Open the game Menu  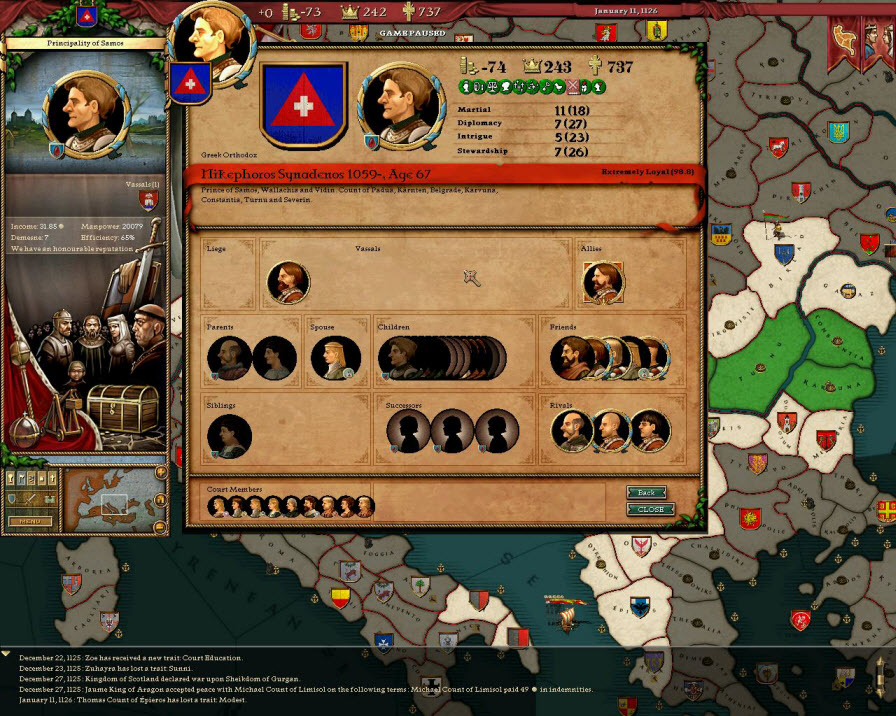pyautogui.click(x=30, y=521)
